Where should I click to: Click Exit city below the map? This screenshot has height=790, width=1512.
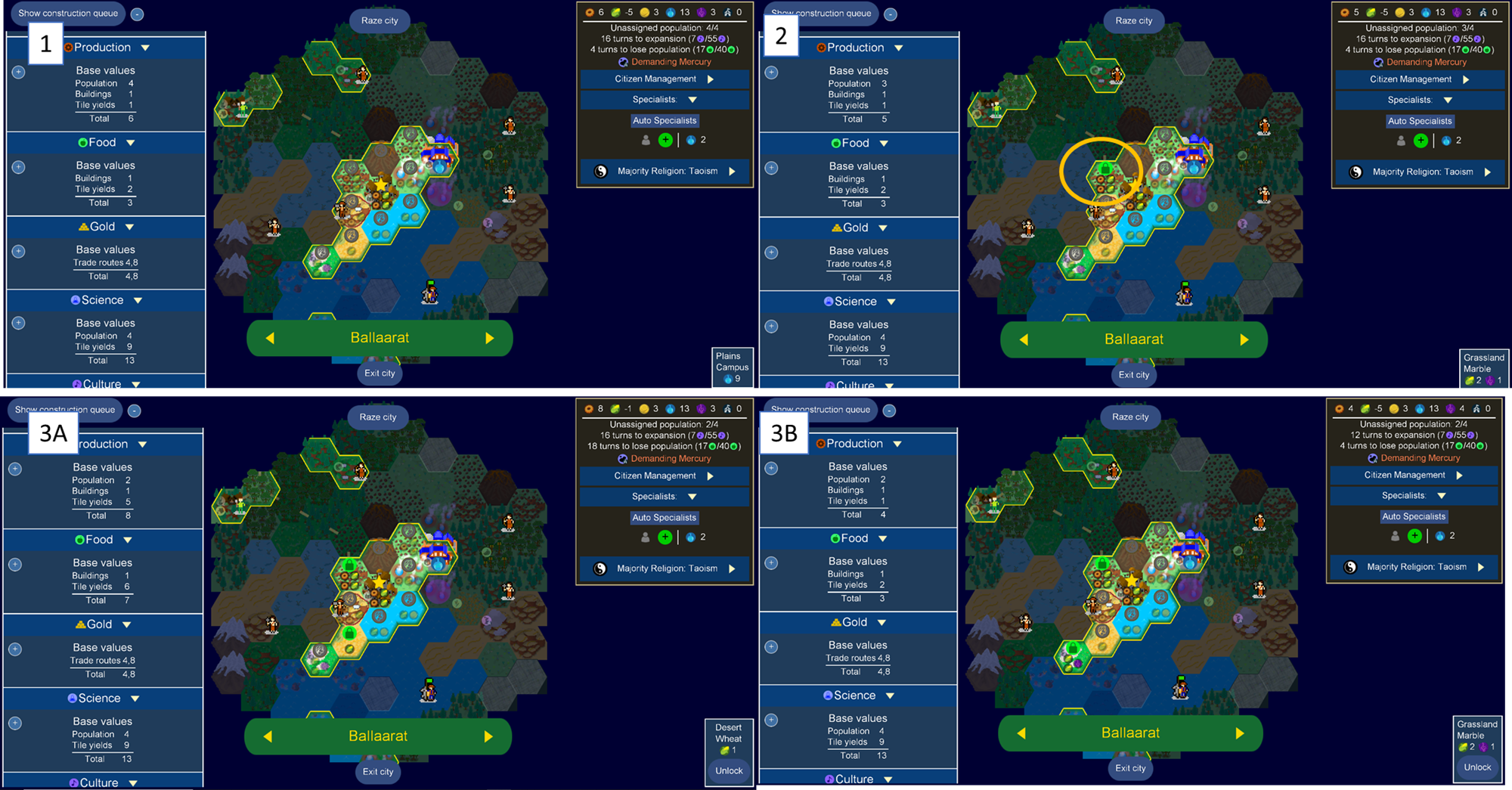(380, 373)
